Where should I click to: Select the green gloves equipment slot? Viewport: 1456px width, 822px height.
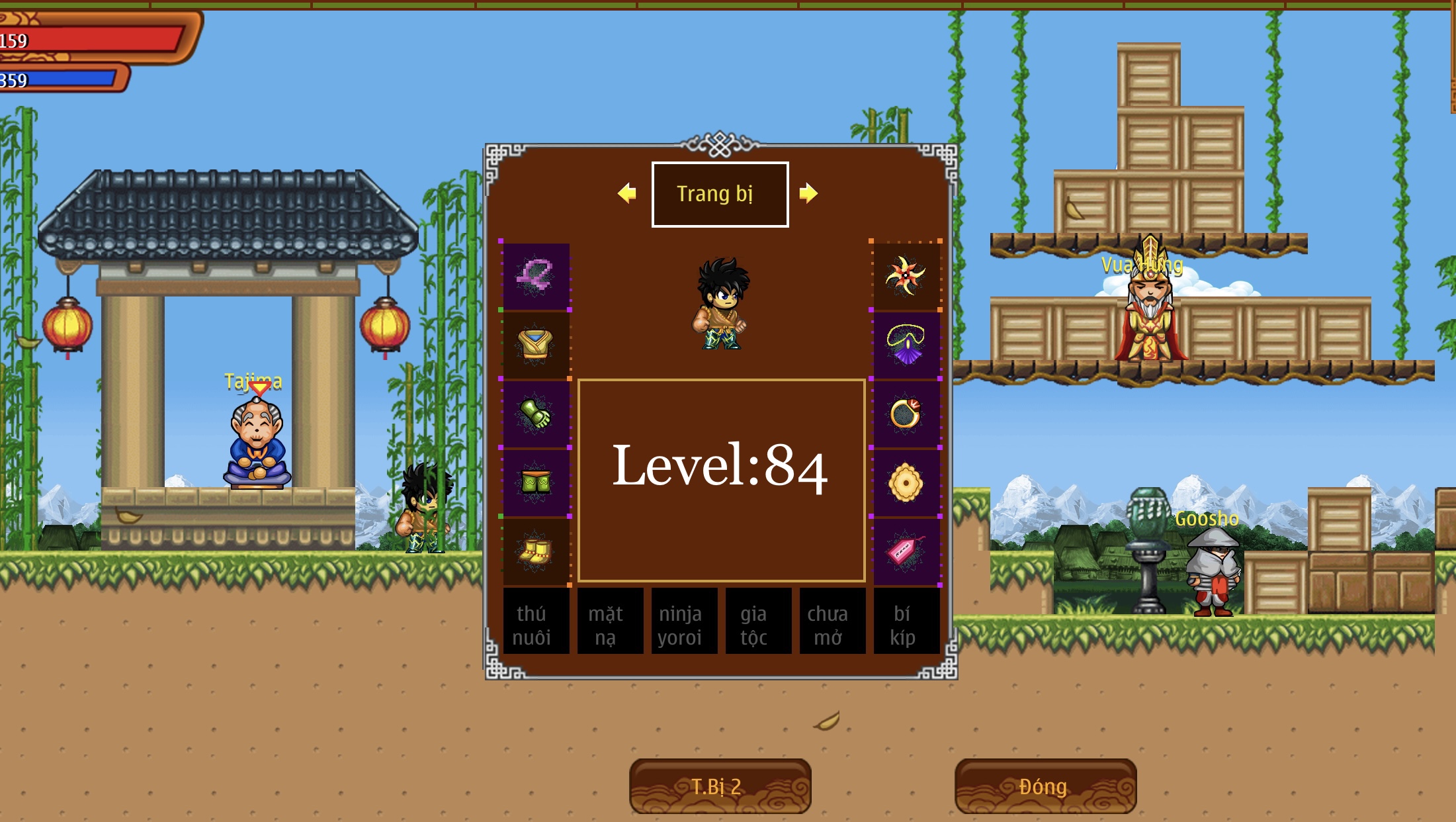pyautogui.click(x=536, y=414)
